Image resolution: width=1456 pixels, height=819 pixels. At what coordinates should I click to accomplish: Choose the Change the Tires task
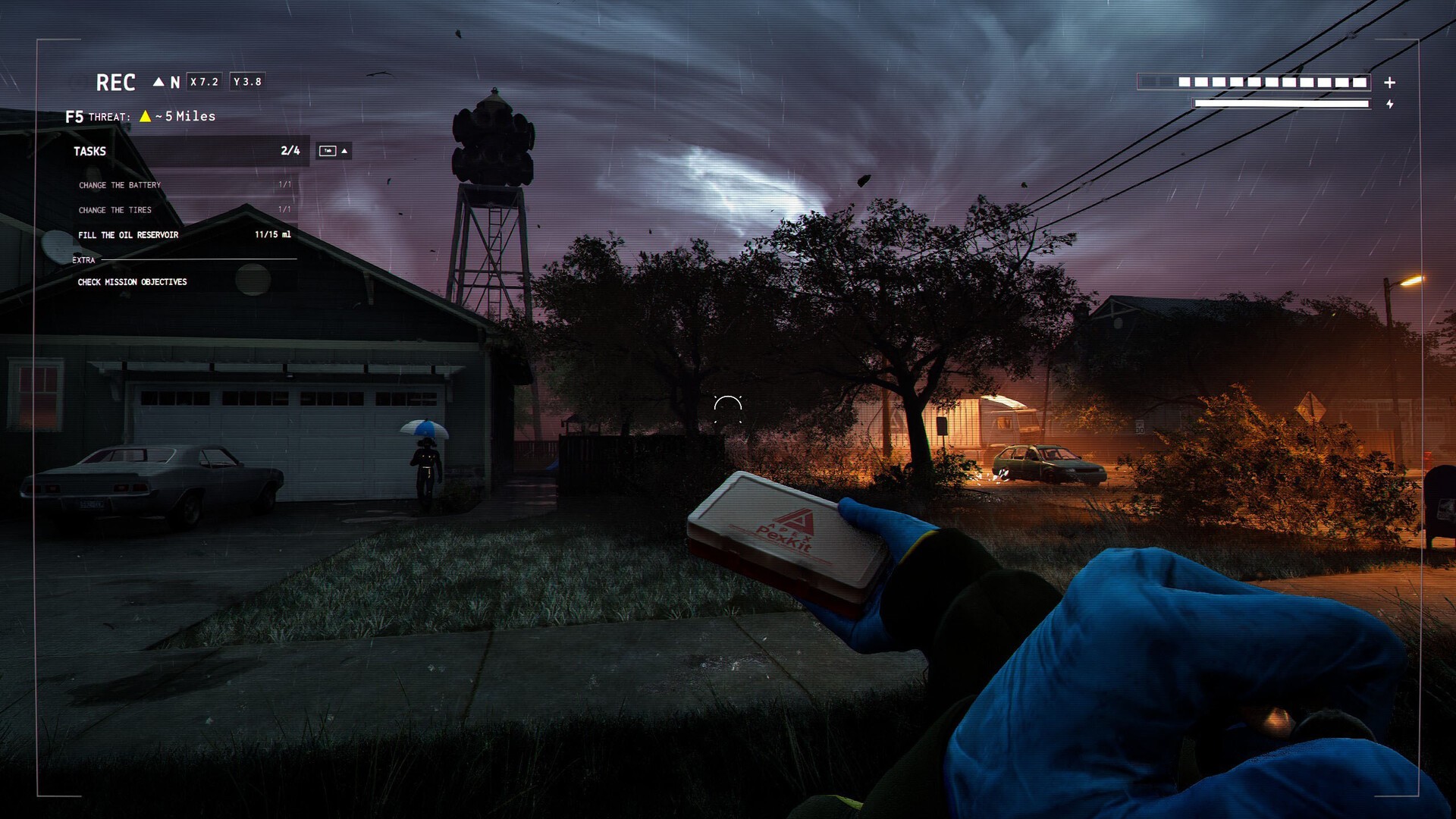pyautogui.click(x=115, y=210)
